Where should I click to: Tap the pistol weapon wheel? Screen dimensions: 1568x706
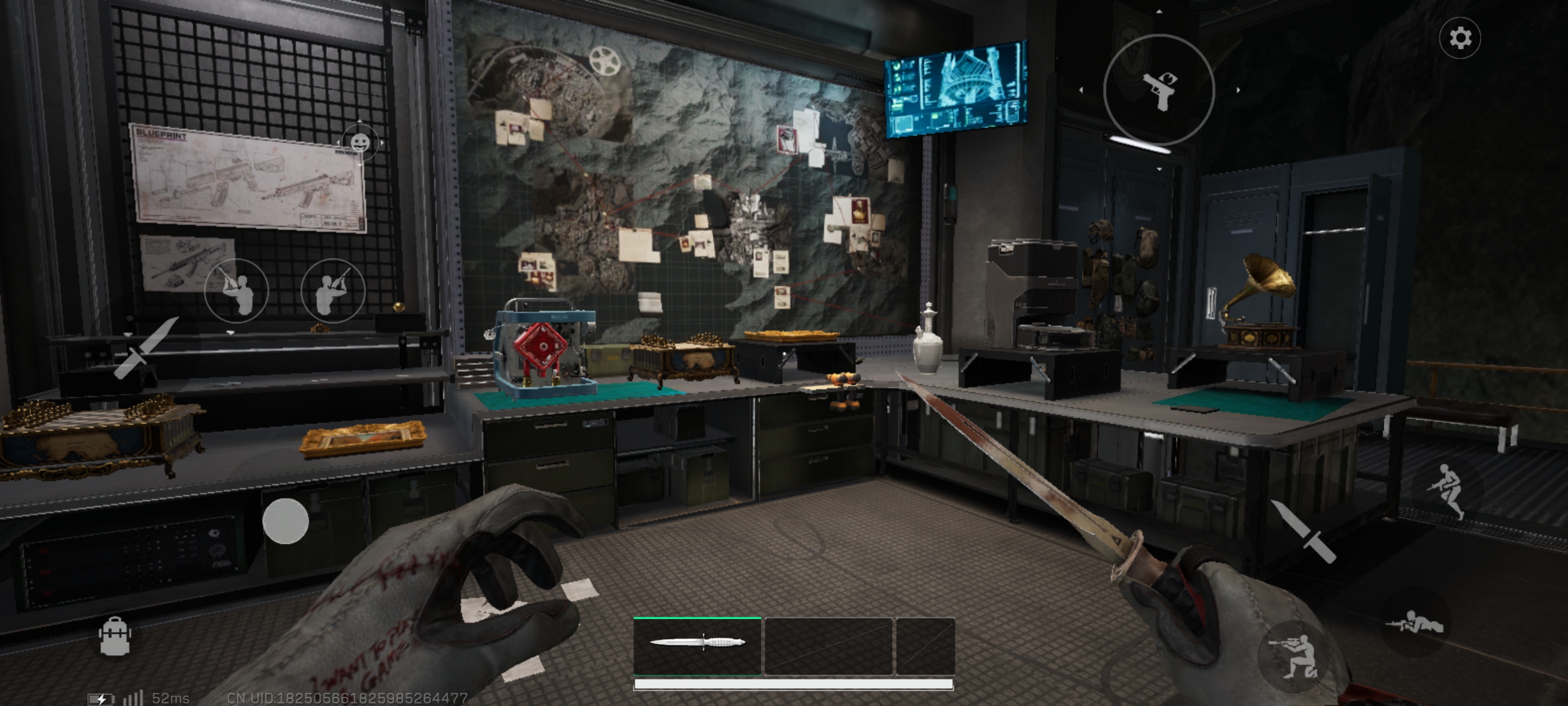coord(1159,90)
